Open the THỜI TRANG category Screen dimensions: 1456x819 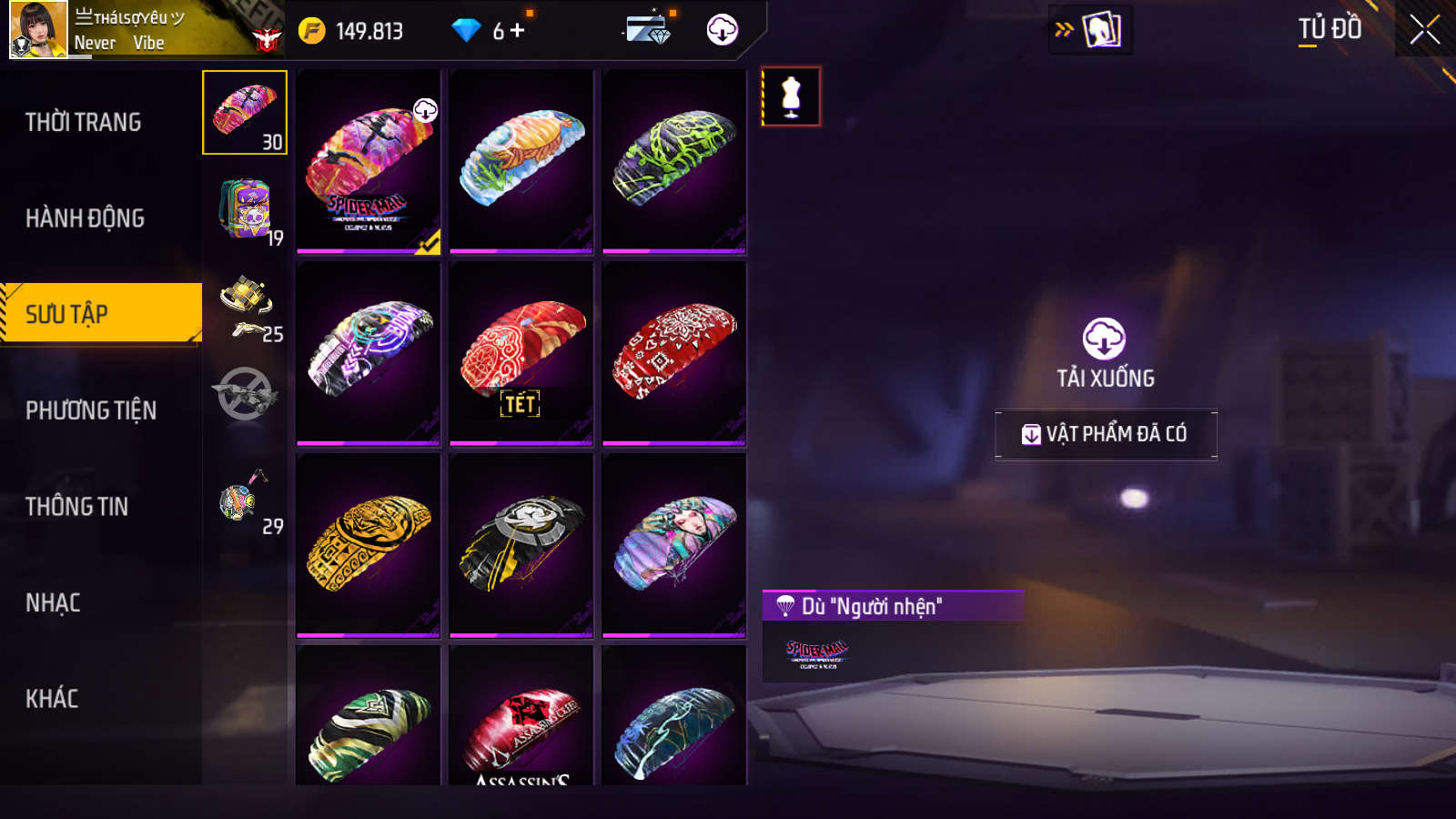[84, 122]
